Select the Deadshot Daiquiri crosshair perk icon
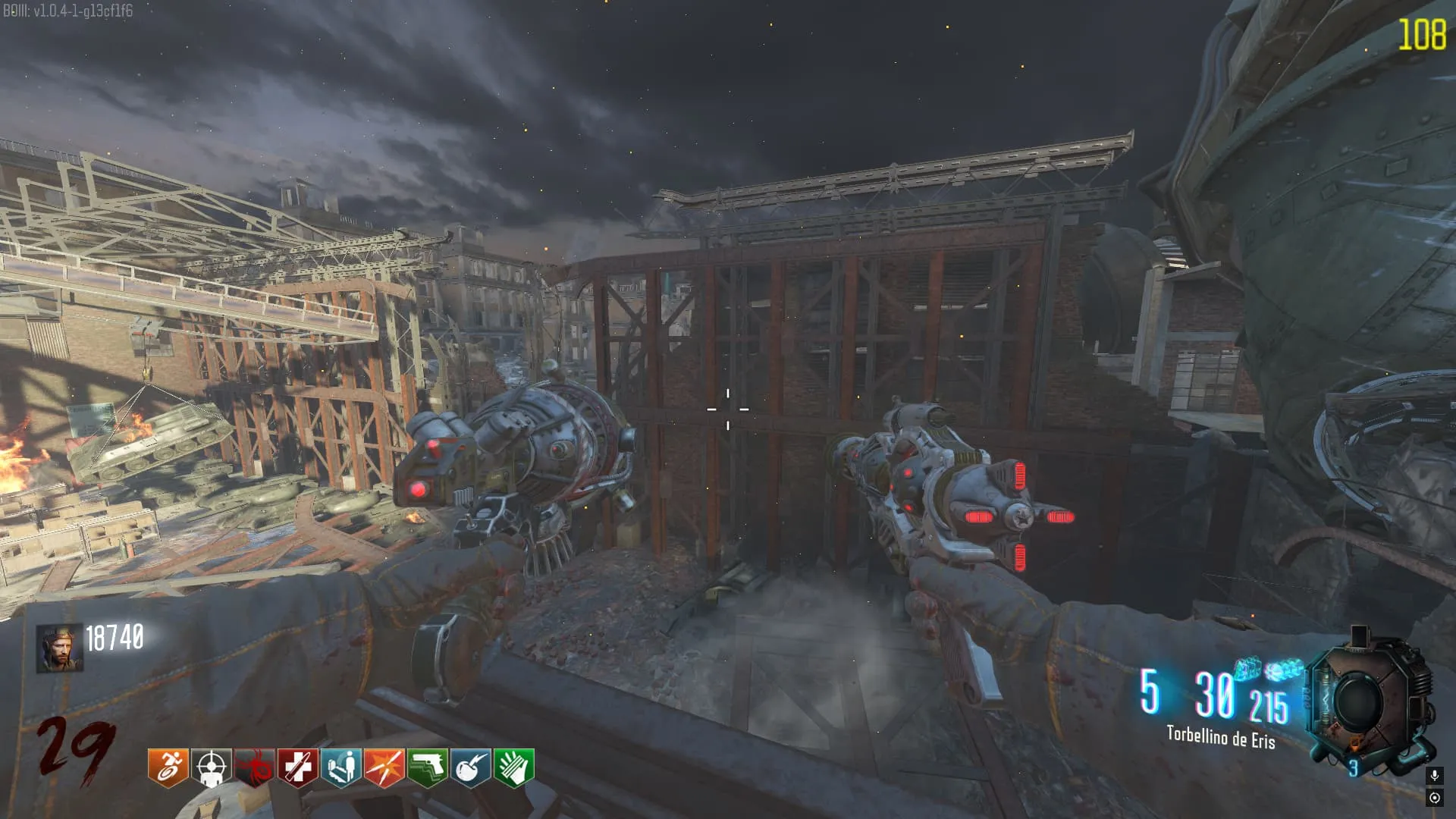This screenshot has height=819, width=1456. click(x=211, y=767)
